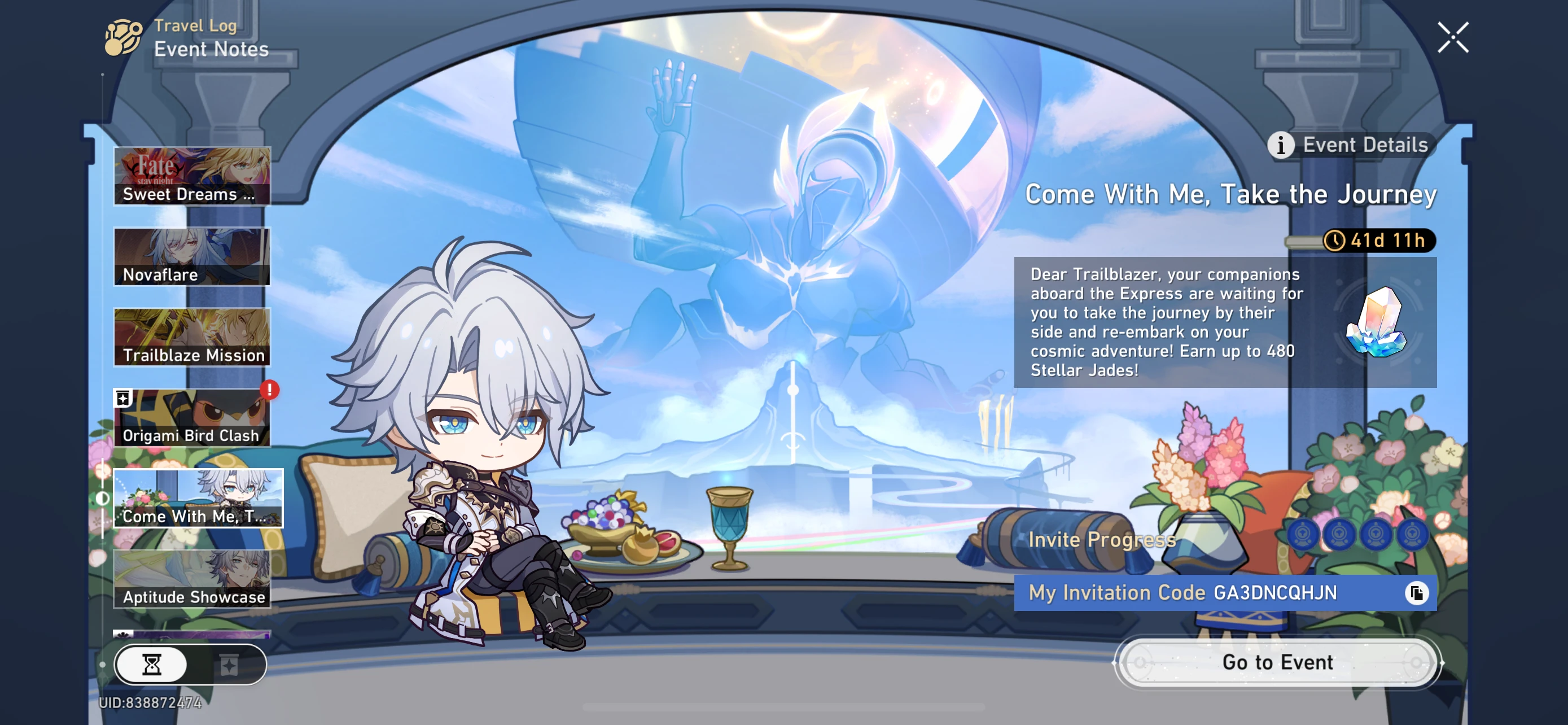Switch to the Trailblaze Mission event
The width and height of the screenshot is (1568, 725).
pyautogui.click(x=191, y=336)
